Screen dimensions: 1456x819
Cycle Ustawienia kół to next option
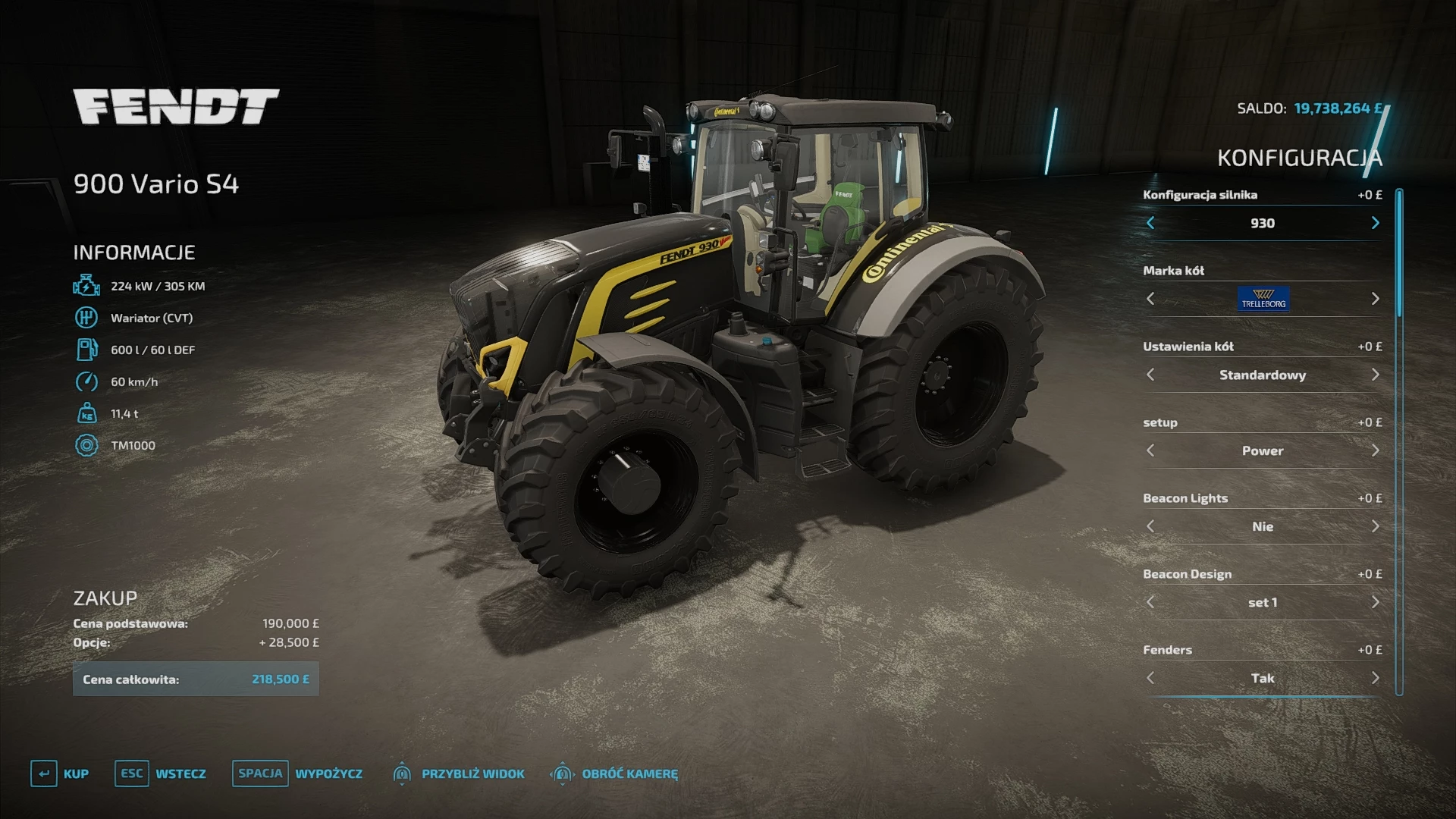tap(1375, 375)
